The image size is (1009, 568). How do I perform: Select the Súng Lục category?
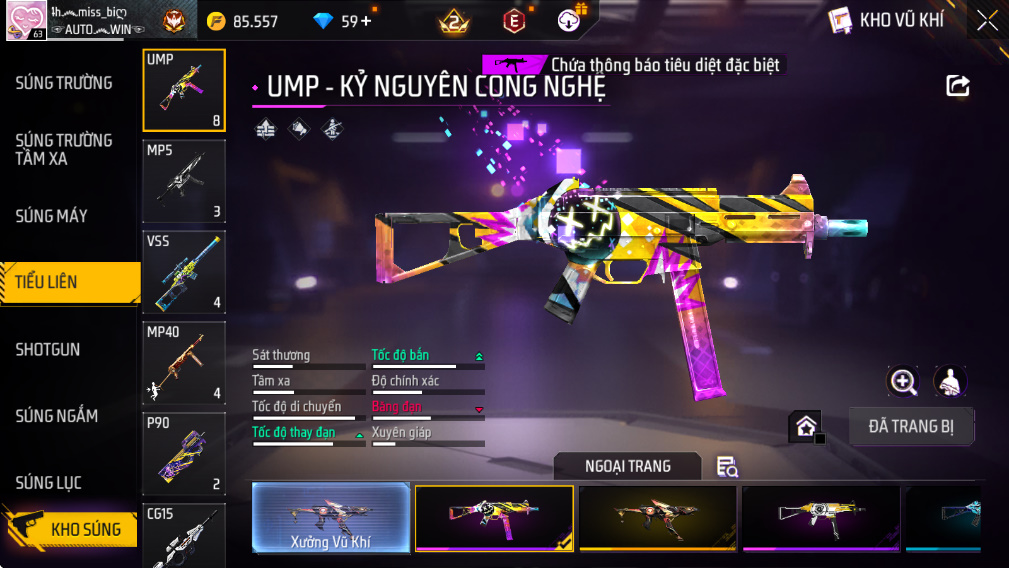pyautogui.click(x=48, y=483)
